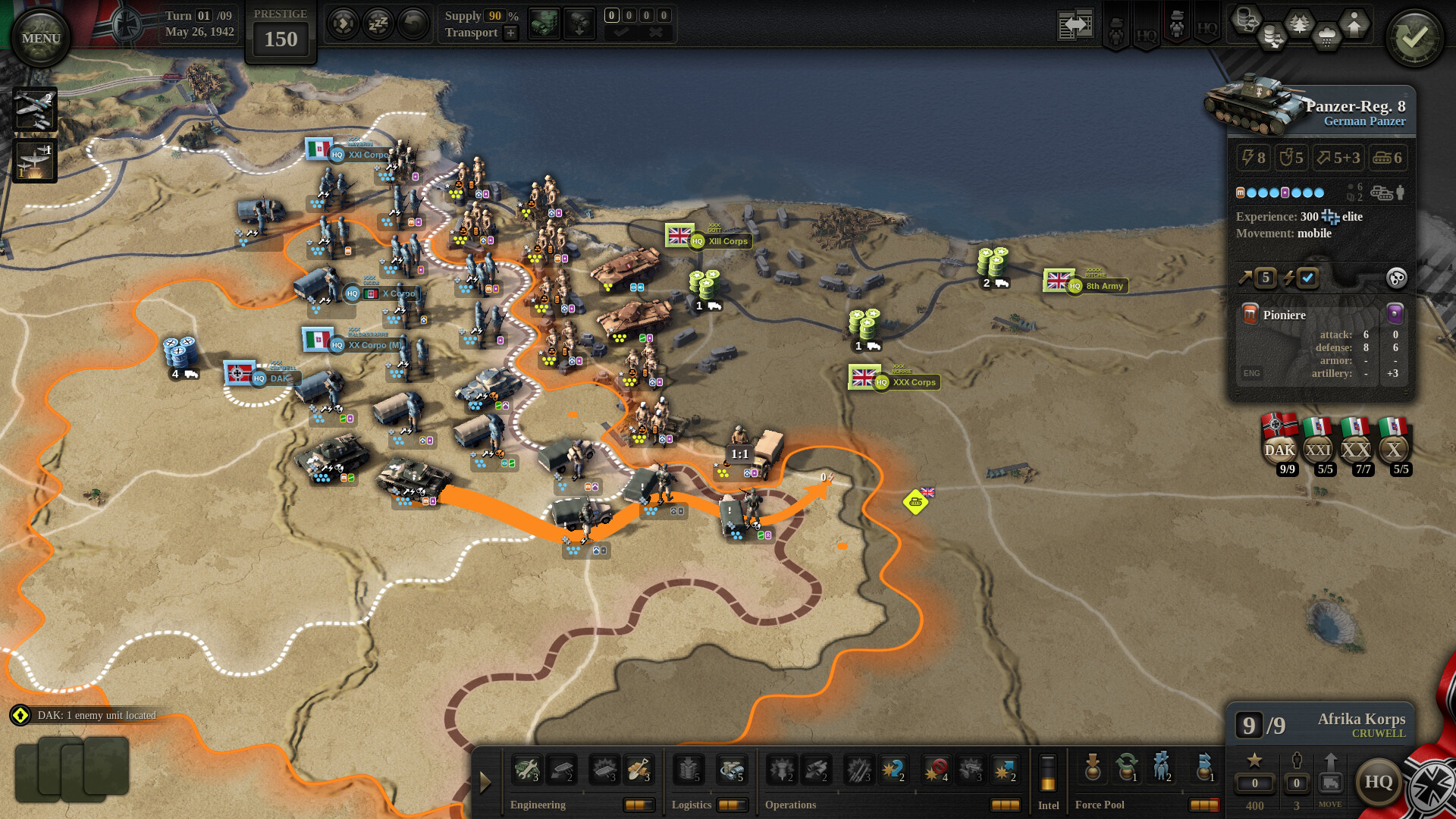Open the Menu in the top left corner
1456x819 pixels.
39,36
